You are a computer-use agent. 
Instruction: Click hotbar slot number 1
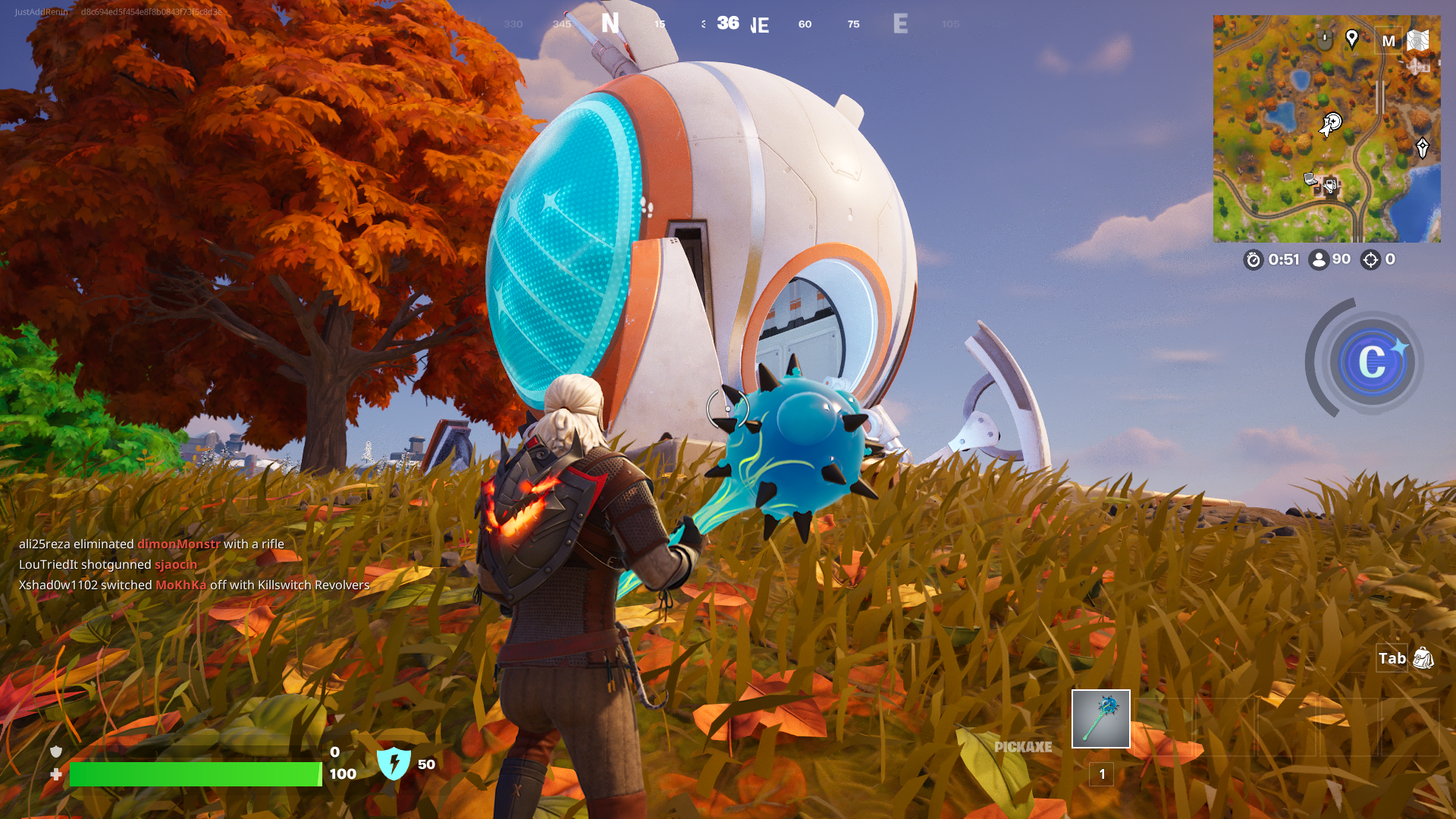[x=1100, y=774]
